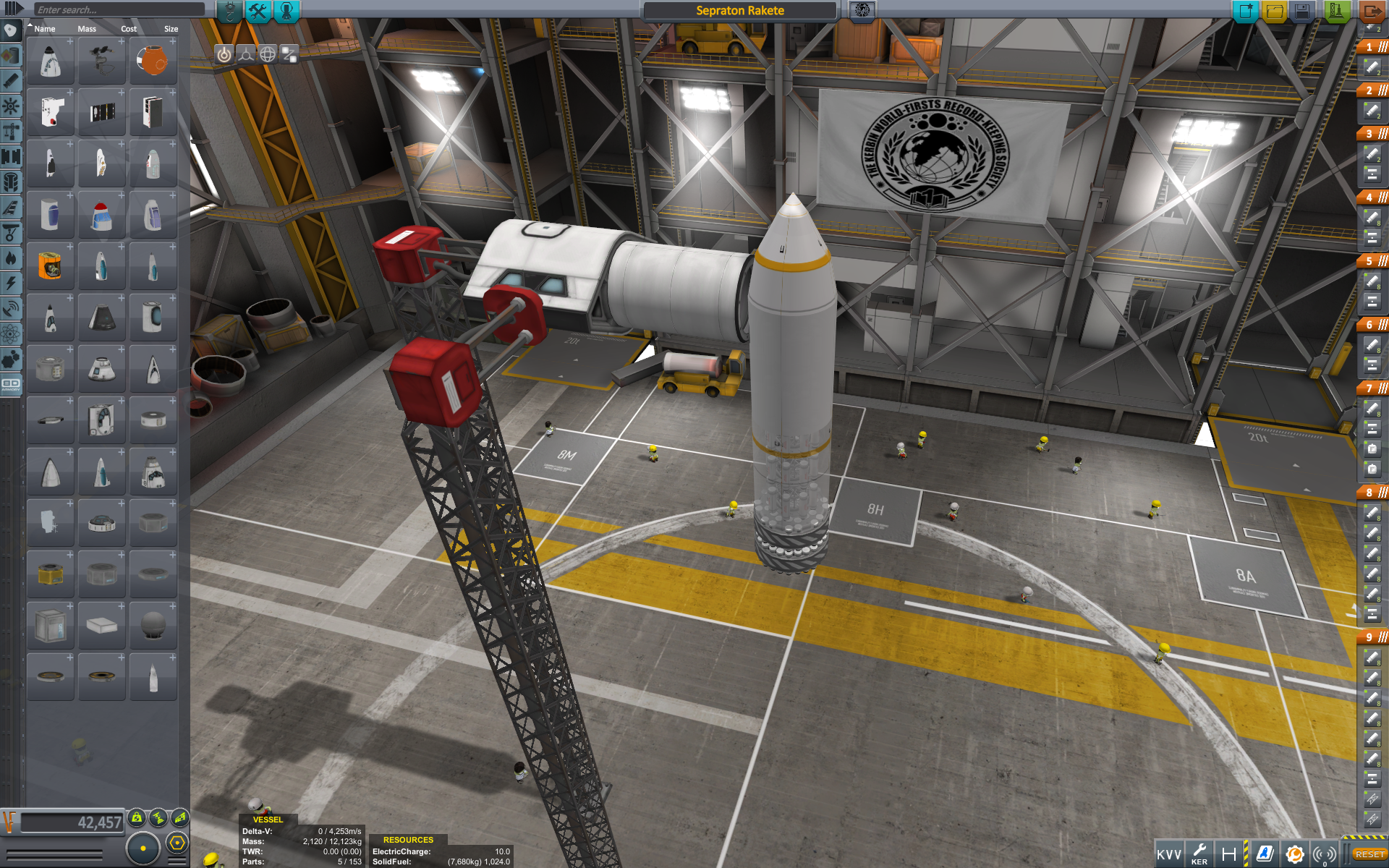
Task: Open the KVV toolbar button
Action: [x=1168, y=854]
